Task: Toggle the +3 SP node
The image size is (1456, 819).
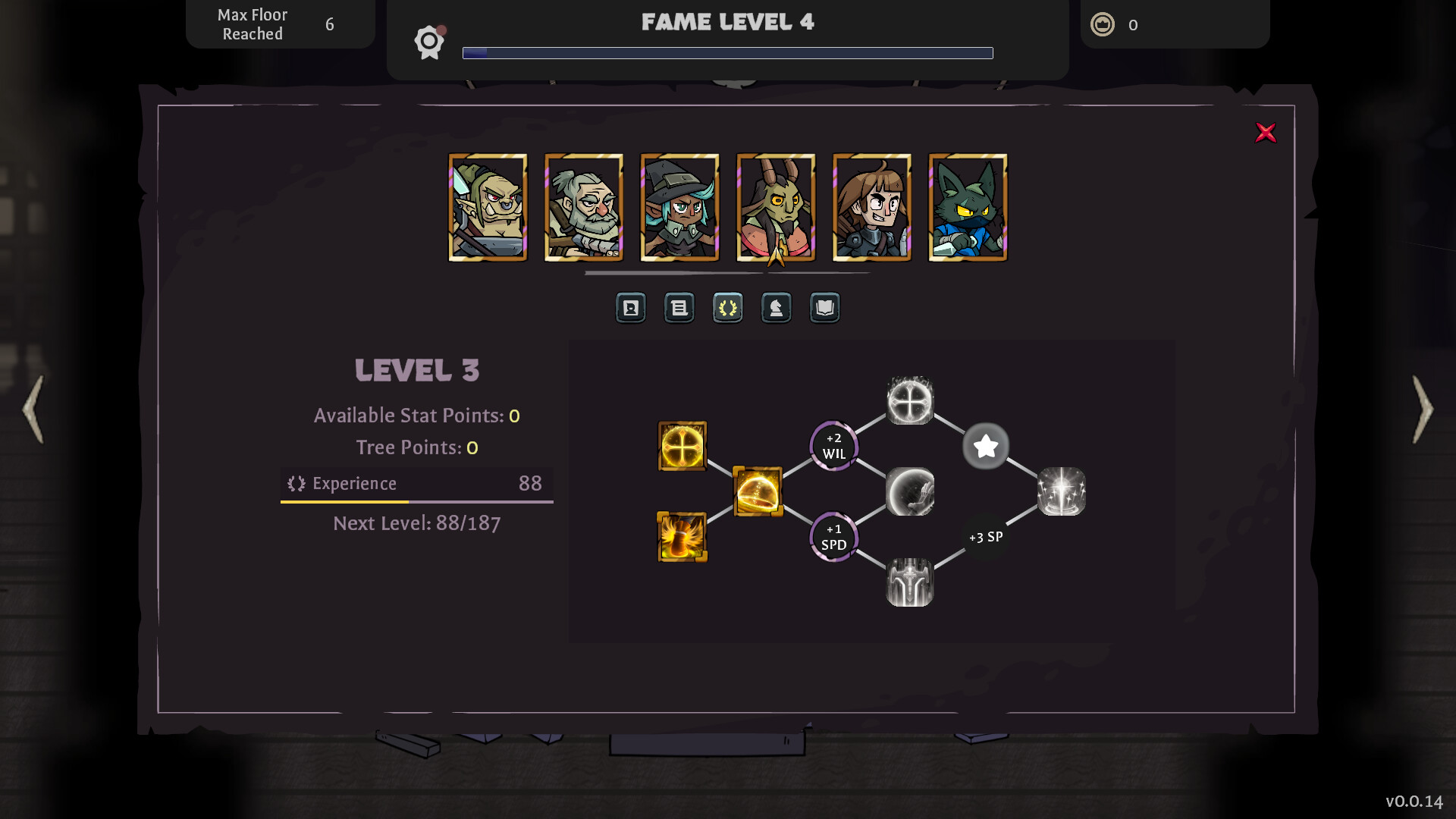Action: (x=985, y=536)
